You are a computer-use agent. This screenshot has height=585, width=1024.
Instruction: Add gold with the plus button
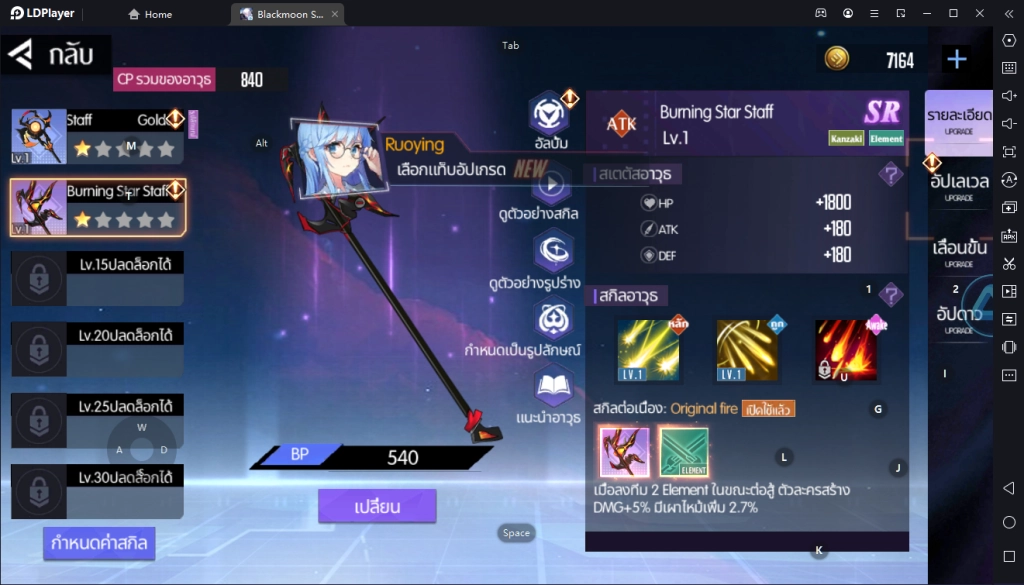click(957, 59)
